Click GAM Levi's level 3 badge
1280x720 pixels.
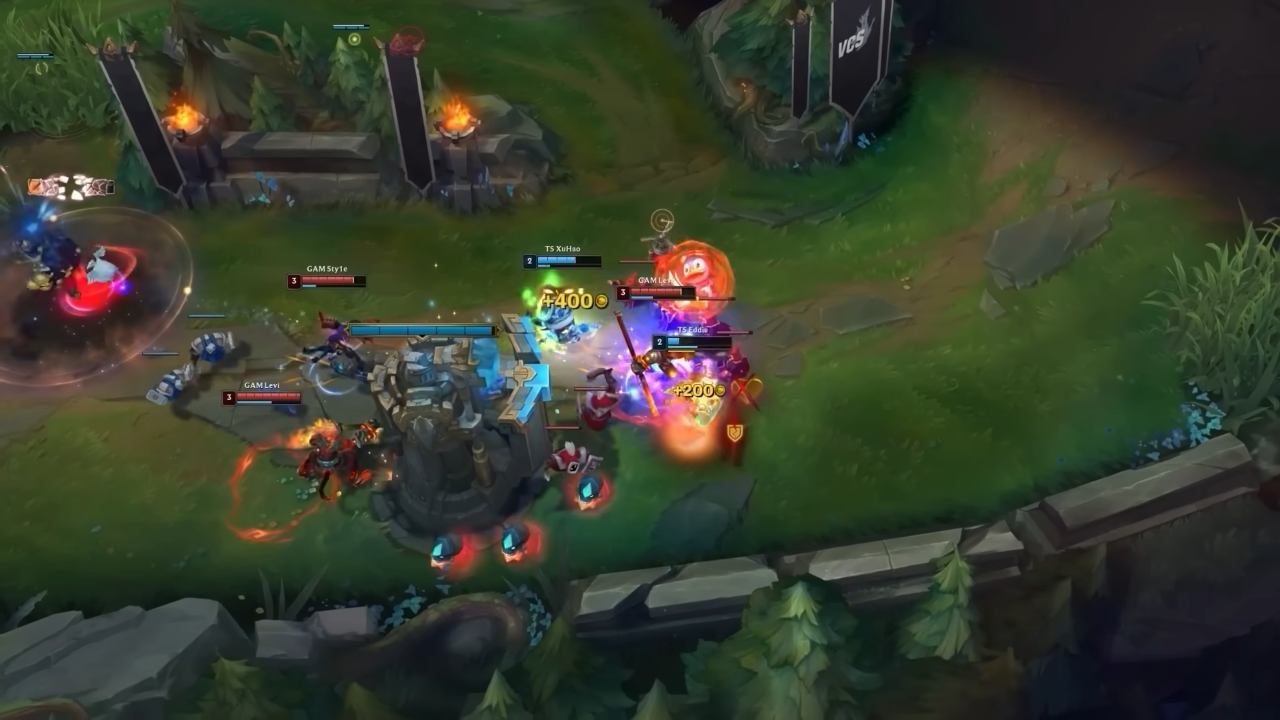[x=229, y=396]
